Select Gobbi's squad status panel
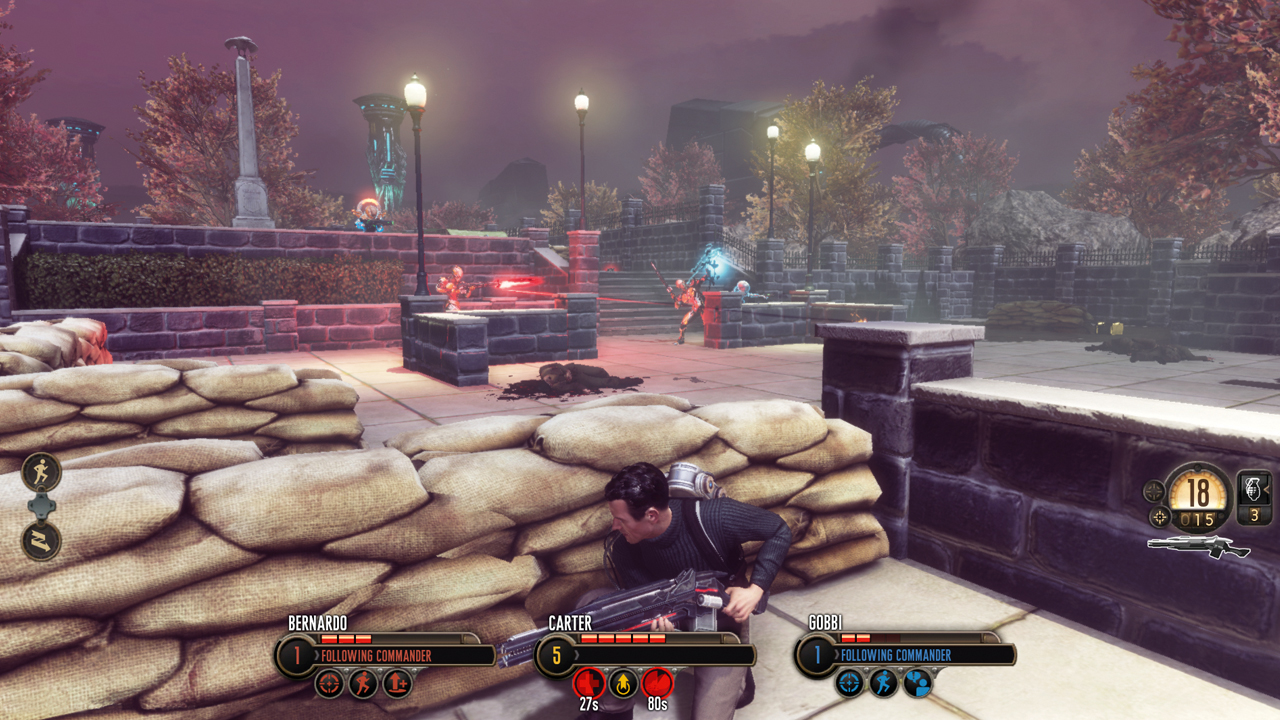 905,655
